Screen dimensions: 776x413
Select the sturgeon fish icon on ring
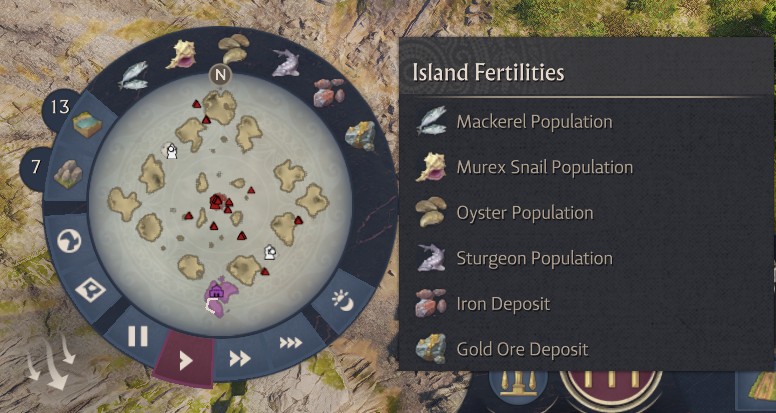pyautogui.click(x=287, y=62)
